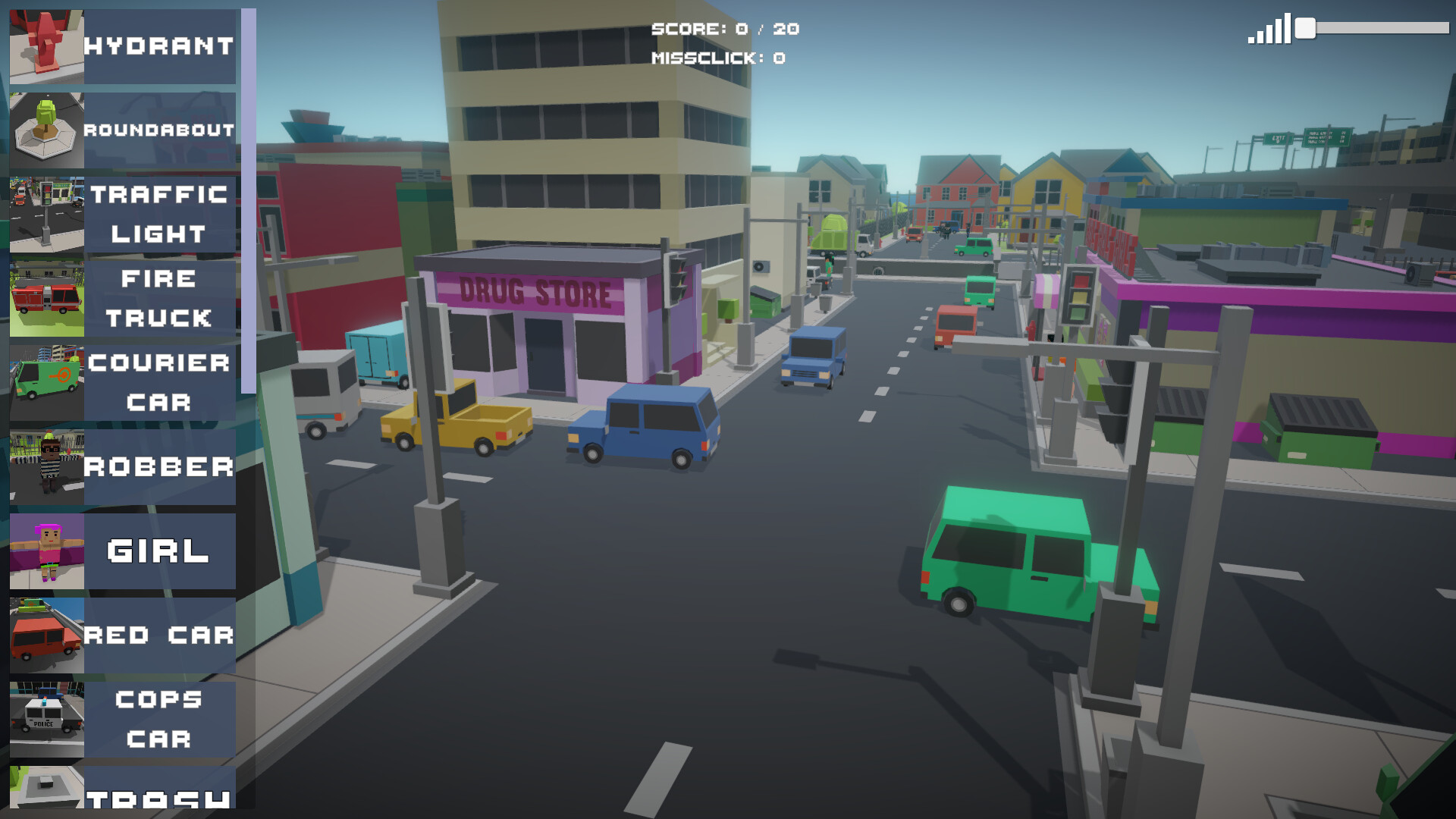Select the Robber list item
1456x819 pixels.
(x=123, y=467)
